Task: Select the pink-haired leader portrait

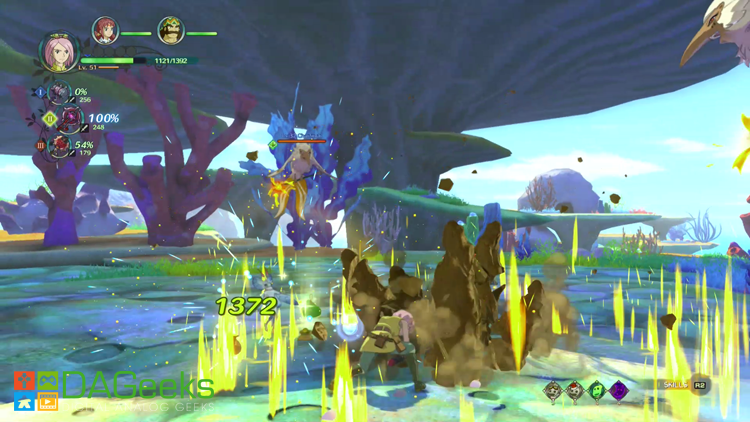Action: coord(59,53)
